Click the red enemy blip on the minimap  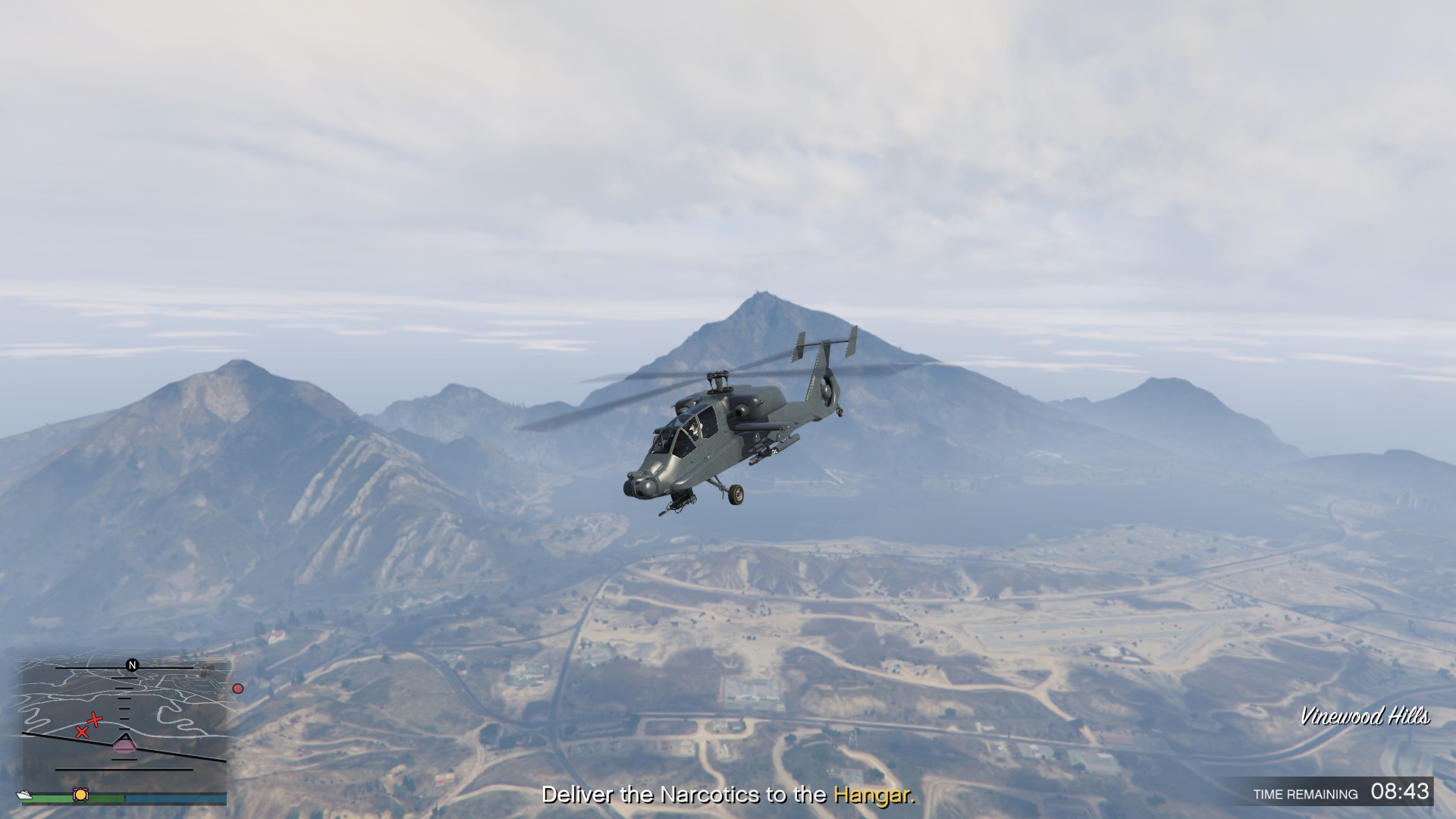point(238,688)
